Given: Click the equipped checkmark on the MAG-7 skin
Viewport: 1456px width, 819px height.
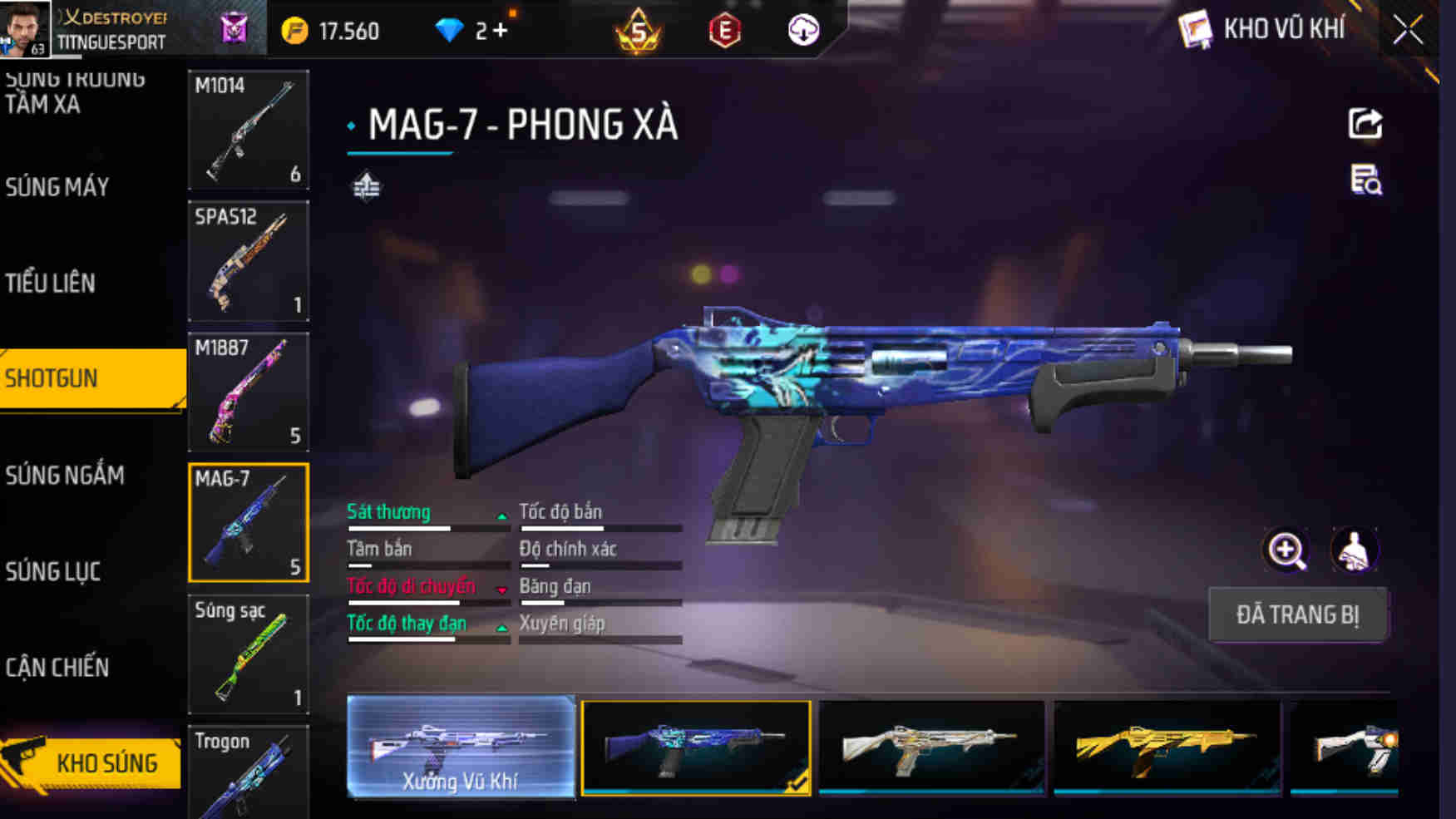Looking at the screenshot, I should click(x=797, y=782).
